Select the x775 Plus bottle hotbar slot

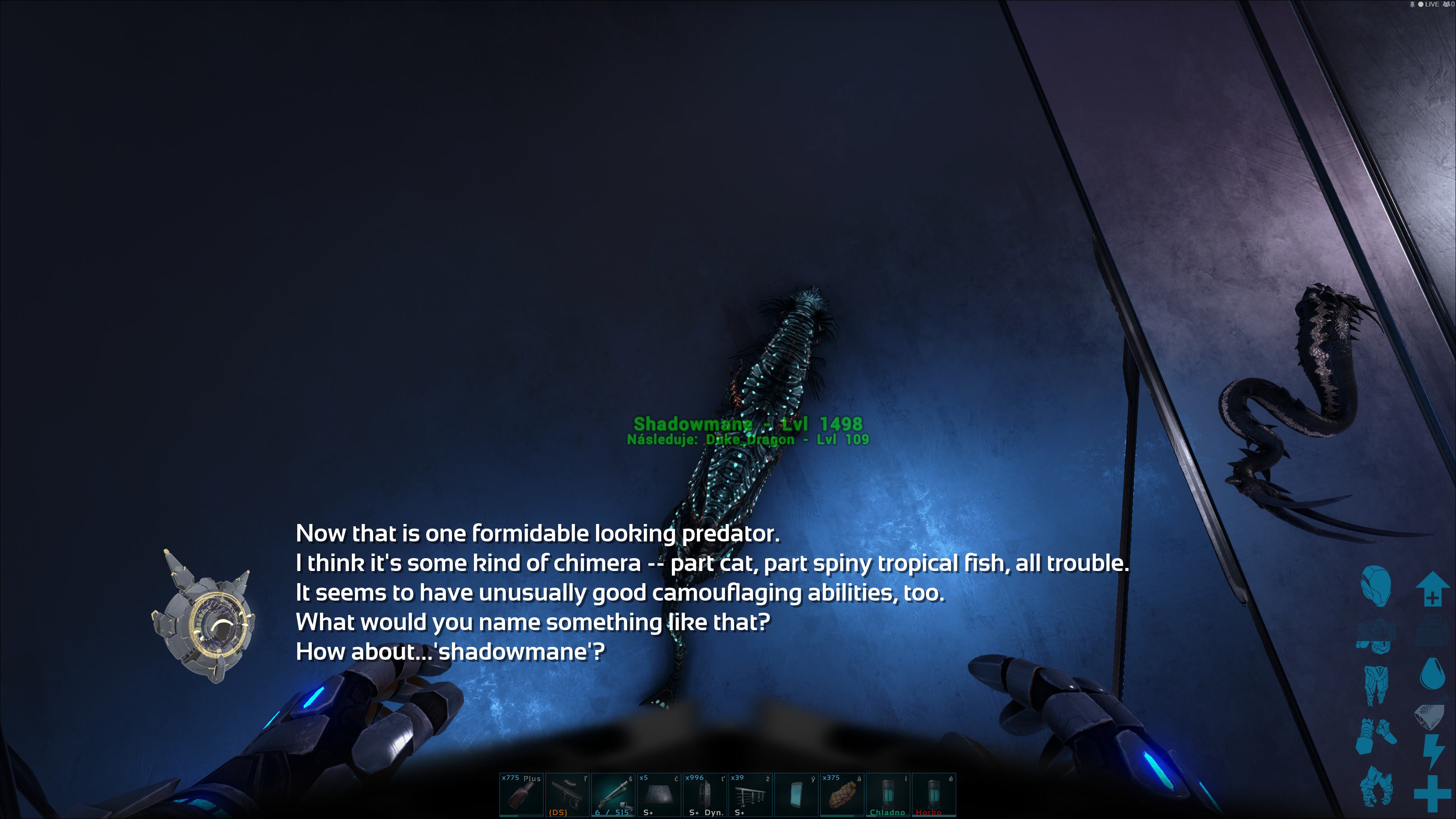tap(521, 795)
